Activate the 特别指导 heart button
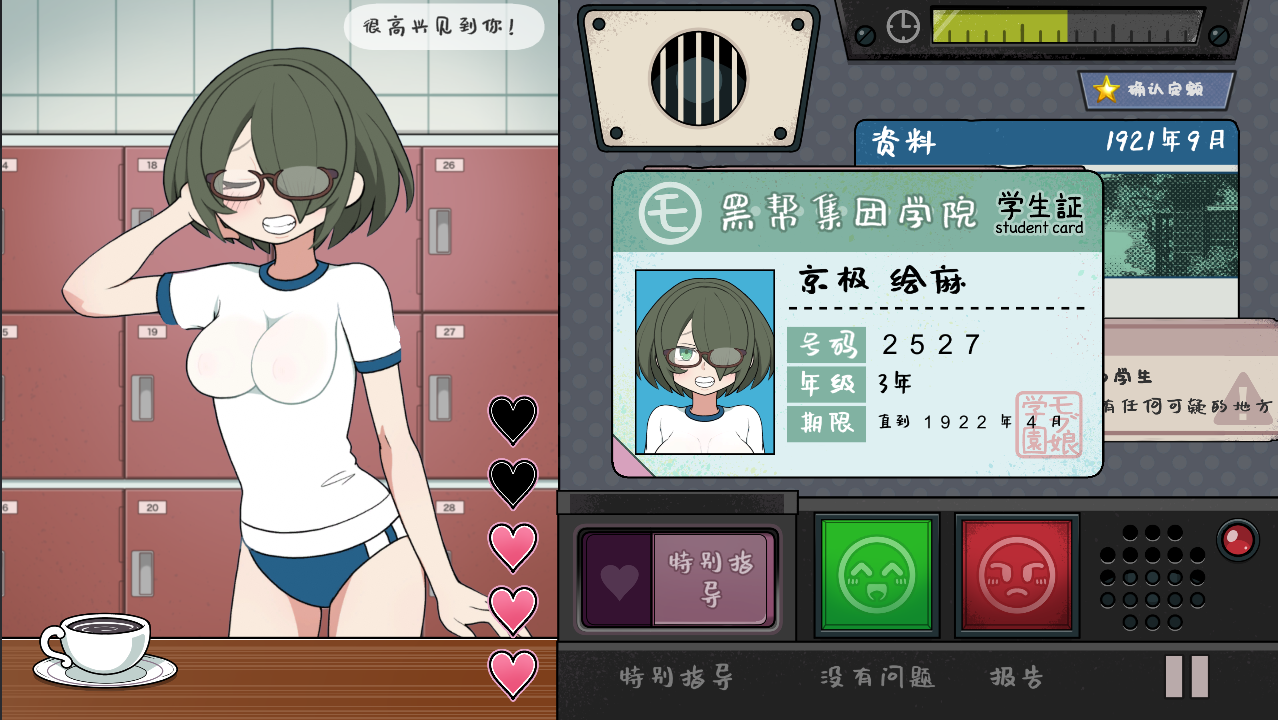 pyautogui.click(x=677, y=580)
